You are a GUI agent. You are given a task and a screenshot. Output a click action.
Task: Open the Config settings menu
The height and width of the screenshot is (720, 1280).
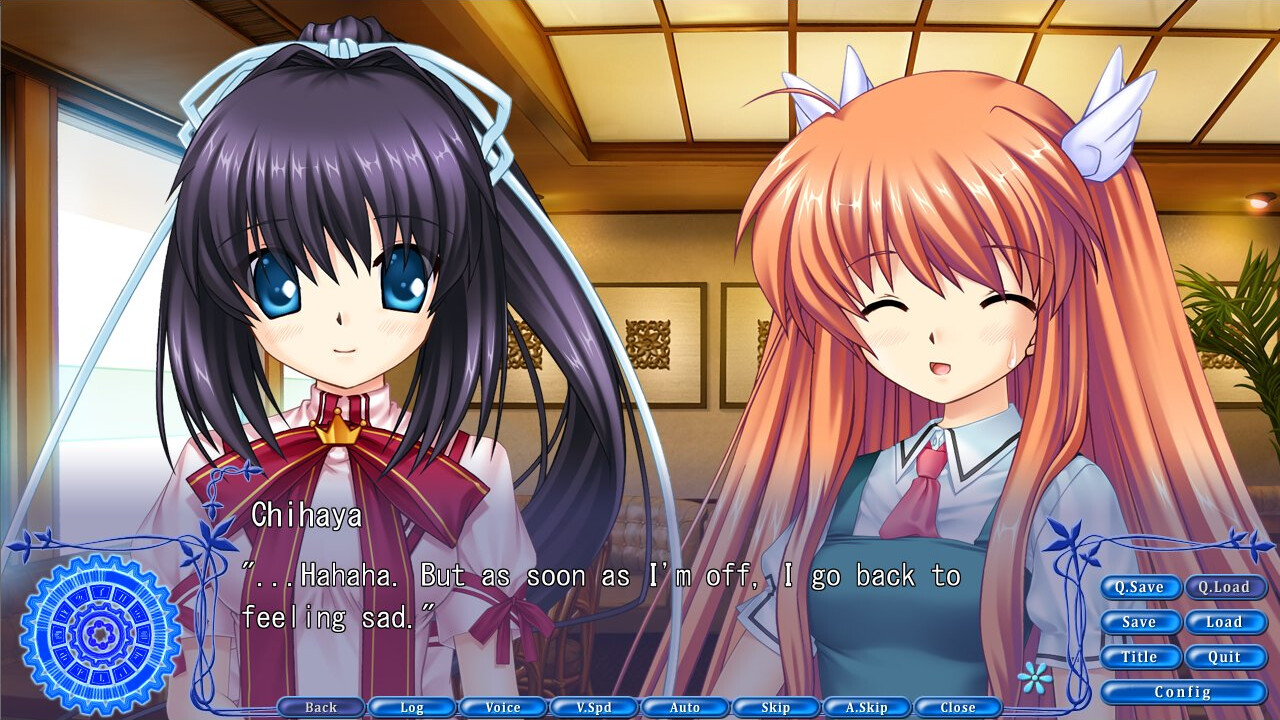1183,692
